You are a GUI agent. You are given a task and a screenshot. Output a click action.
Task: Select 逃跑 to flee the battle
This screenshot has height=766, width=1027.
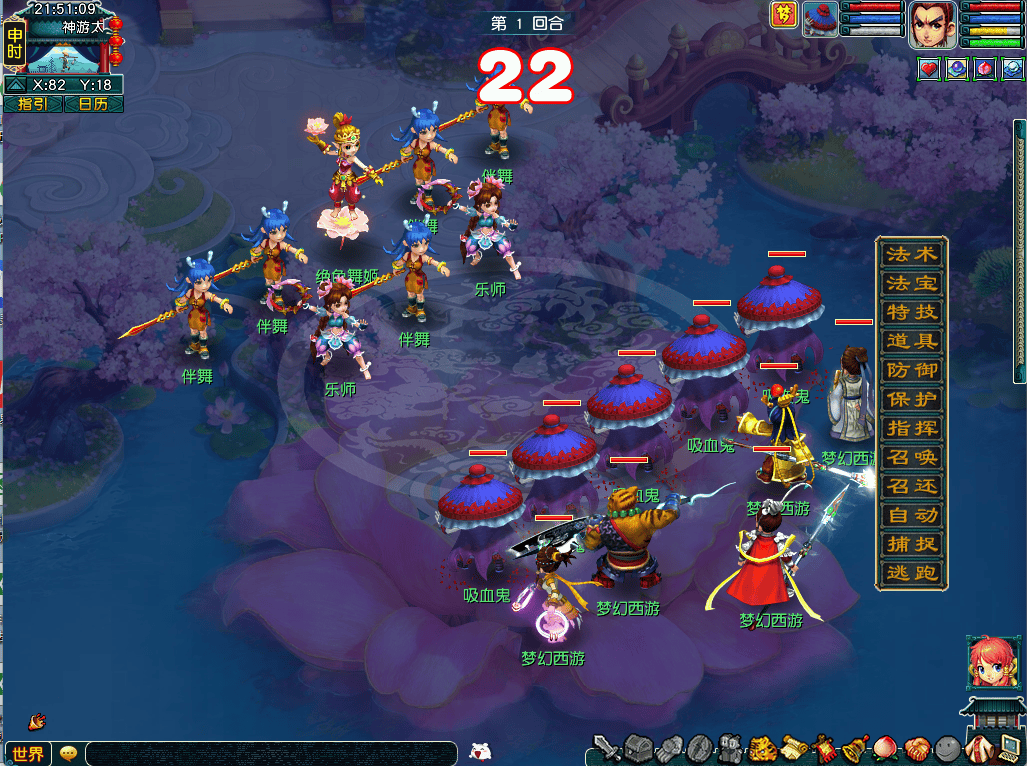point(911,574)
